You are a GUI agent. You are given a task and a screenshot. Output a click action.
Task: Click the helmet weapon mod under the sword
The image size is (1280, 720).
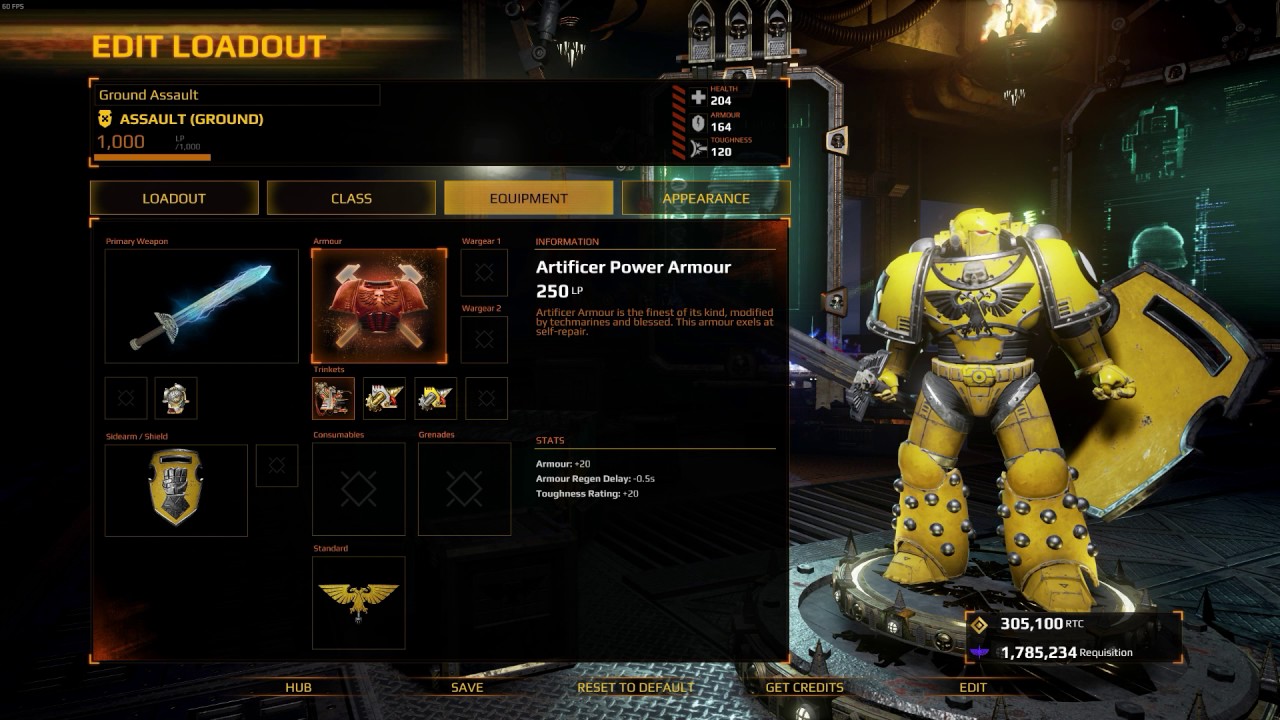click(176, 398)
